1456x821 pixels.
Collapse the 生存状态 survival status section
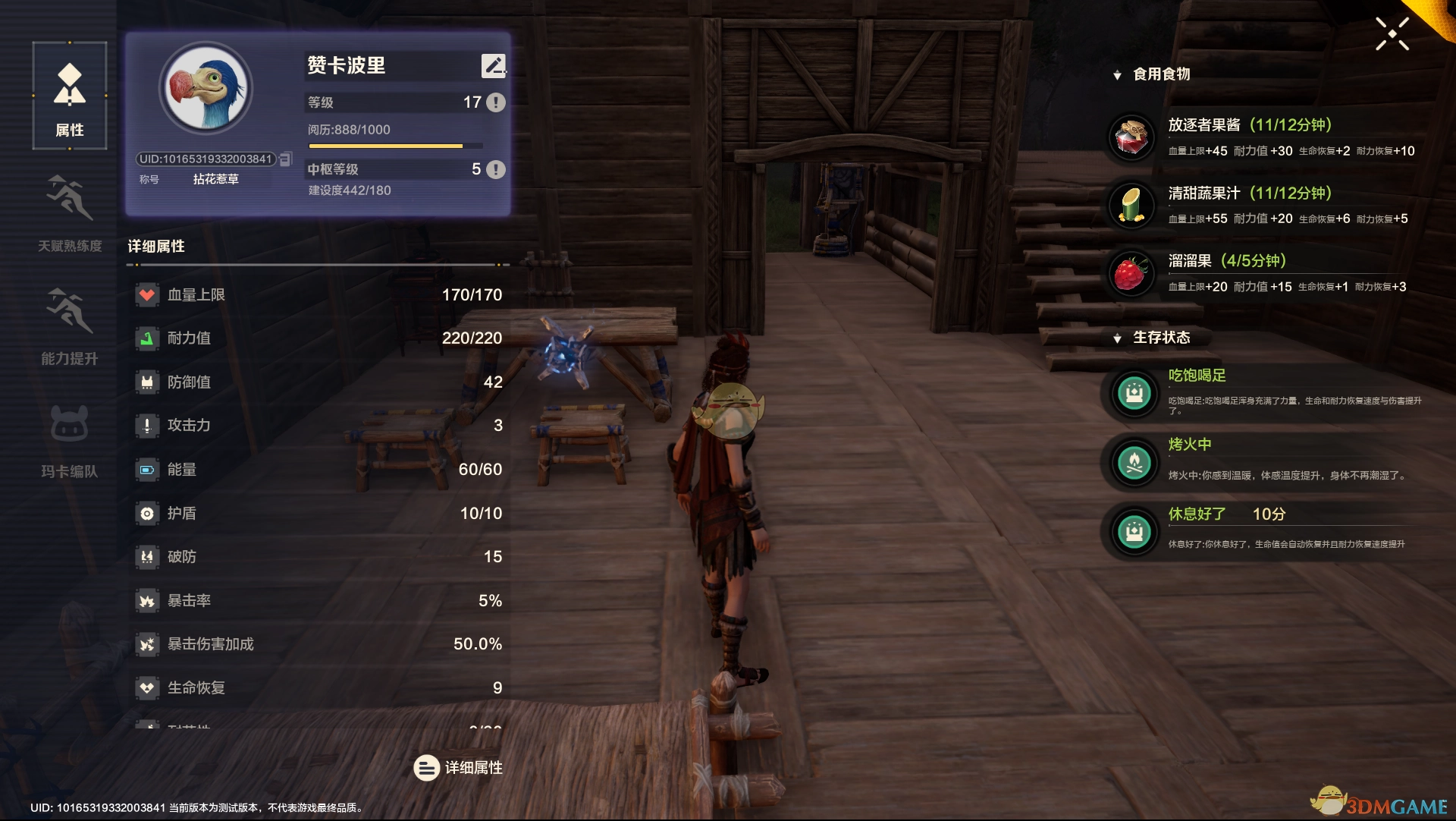pyautogui.click(x=1117, y=338)
